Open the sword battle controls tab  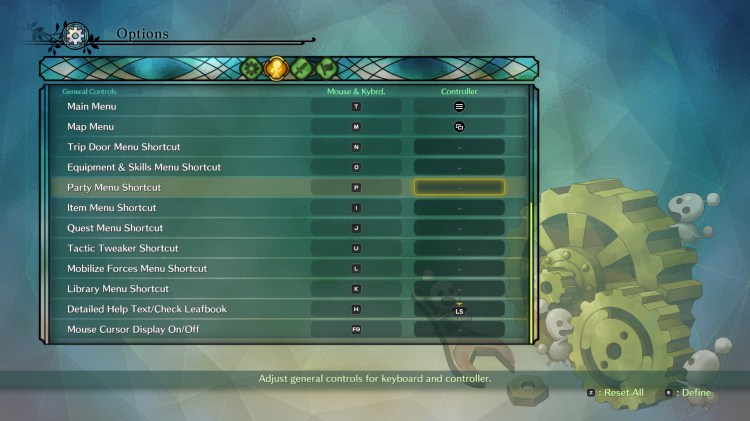(x=302, y=69)
